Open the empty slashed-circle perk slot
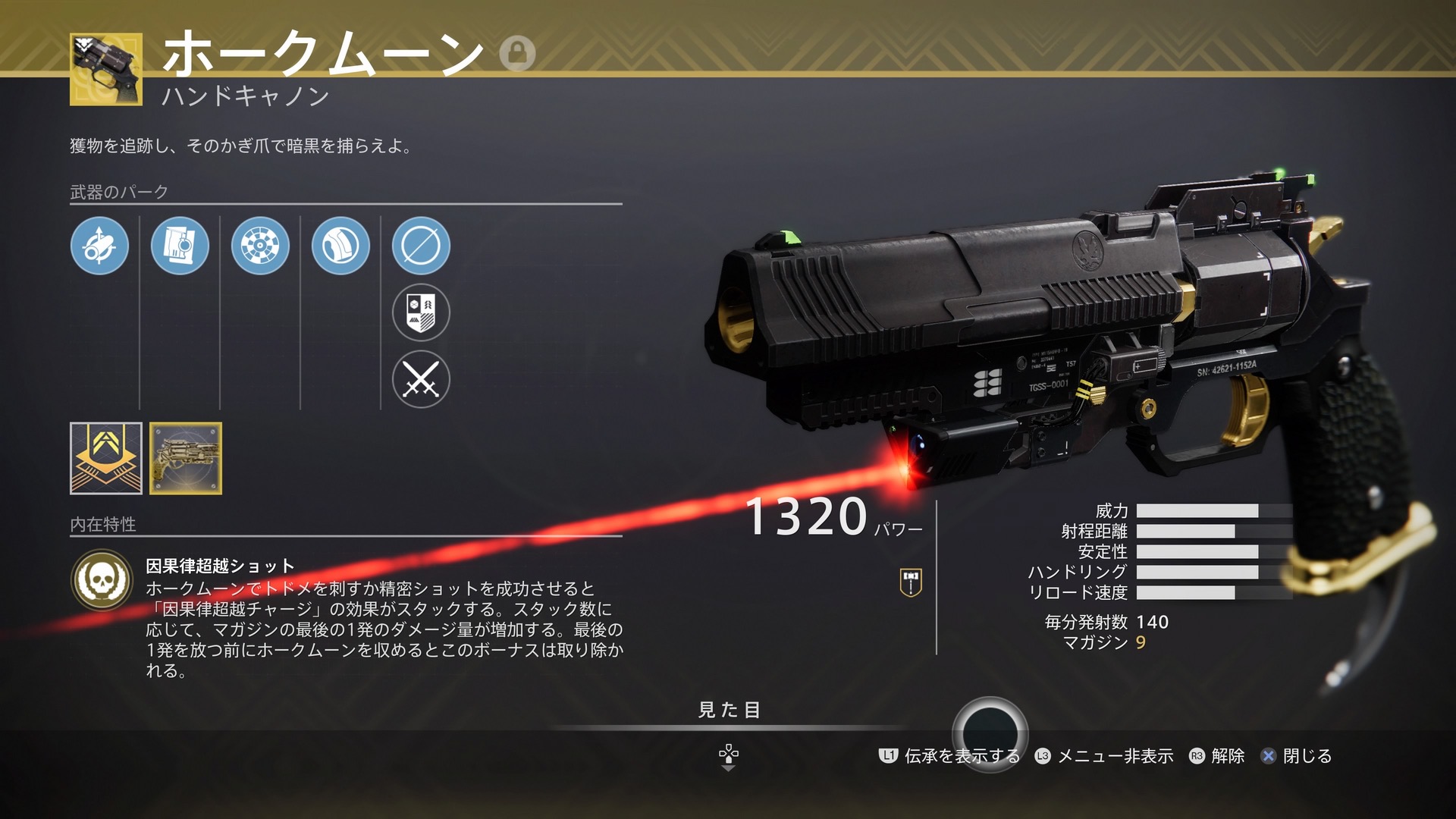 click(x=421, y=246)
